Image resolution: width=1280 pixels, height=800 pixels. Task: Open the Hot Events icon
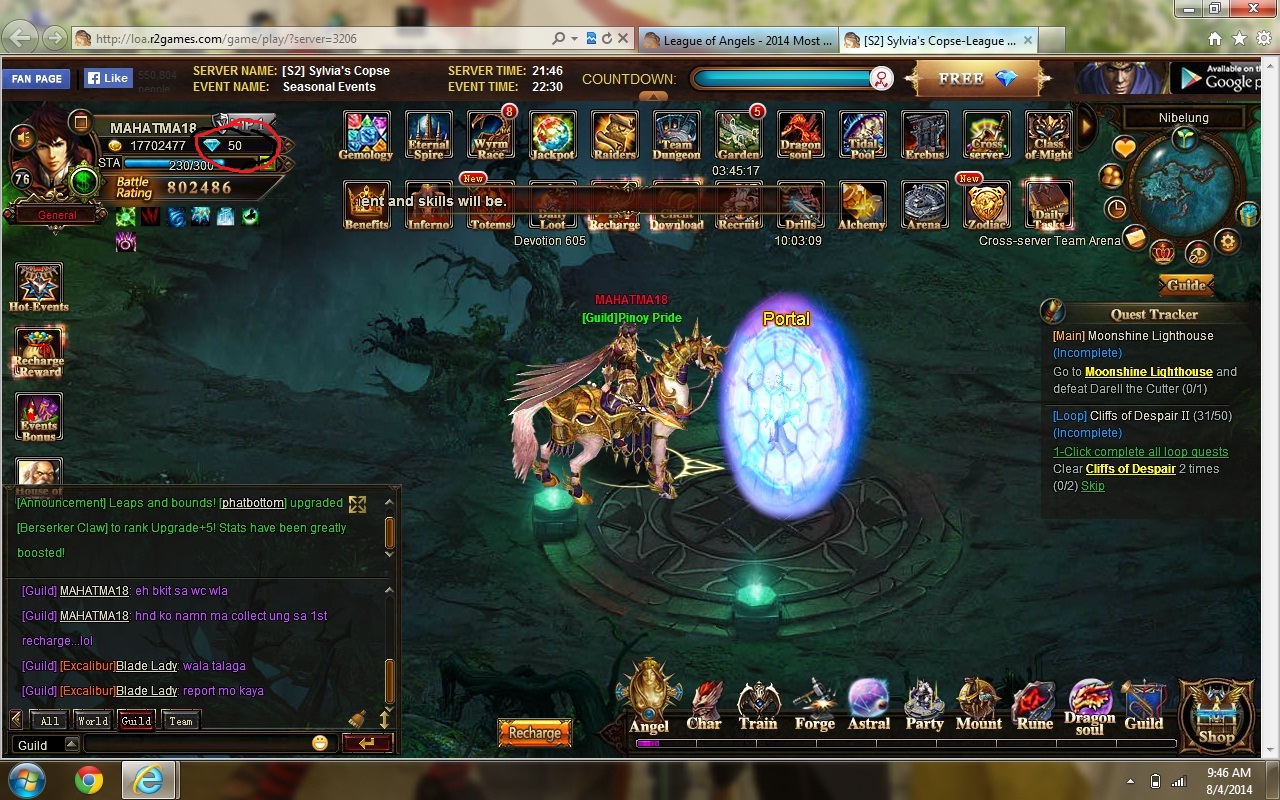(x=39, y=288)
